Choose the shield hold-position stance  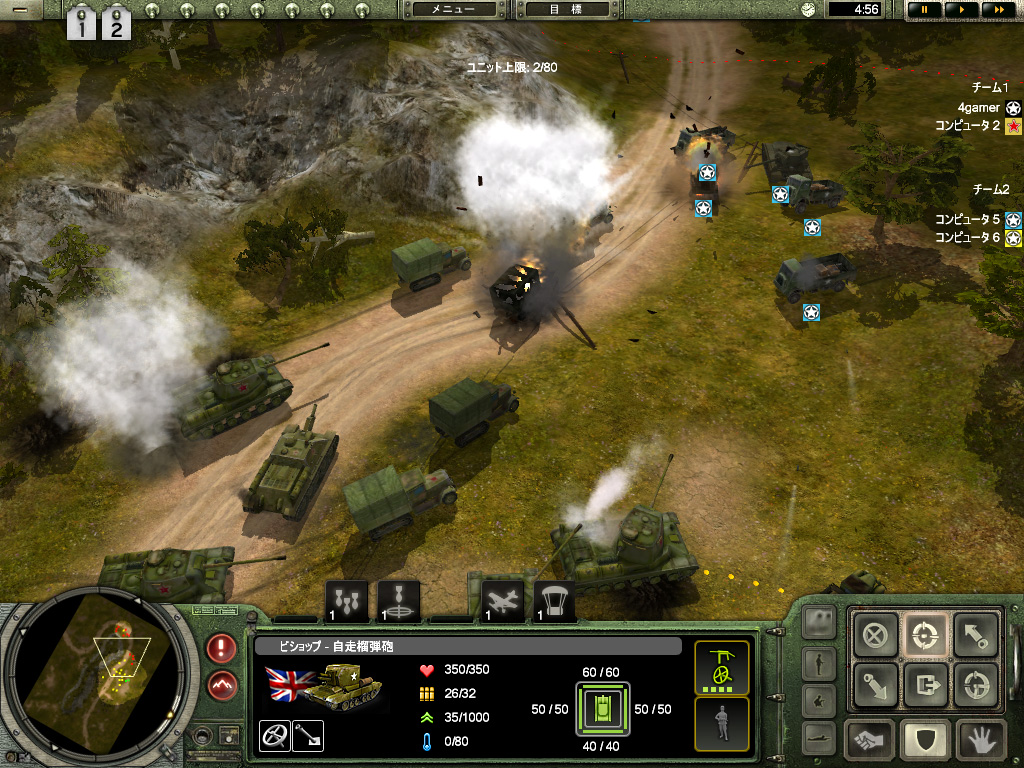coord(925,740)
